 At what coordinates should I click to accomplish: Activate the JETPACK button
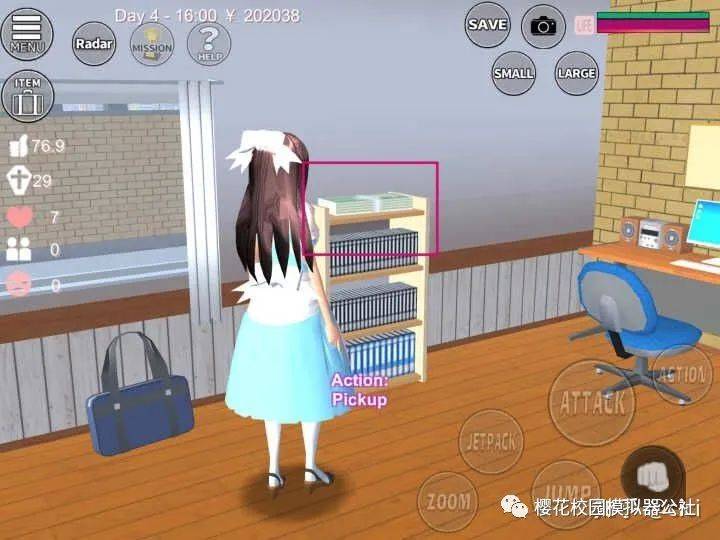click(x=491, y=440)
